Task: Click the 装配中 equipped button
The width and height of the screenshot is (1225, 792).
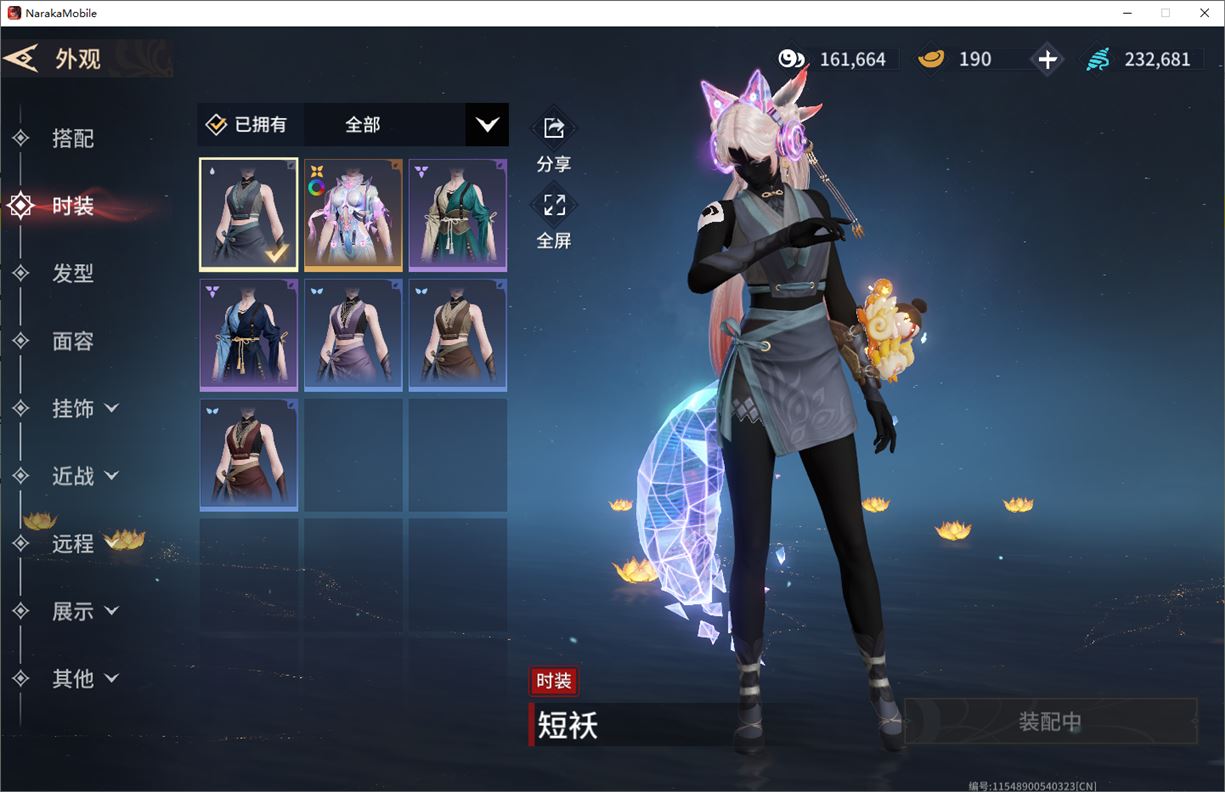Action: pos(1050,721)
